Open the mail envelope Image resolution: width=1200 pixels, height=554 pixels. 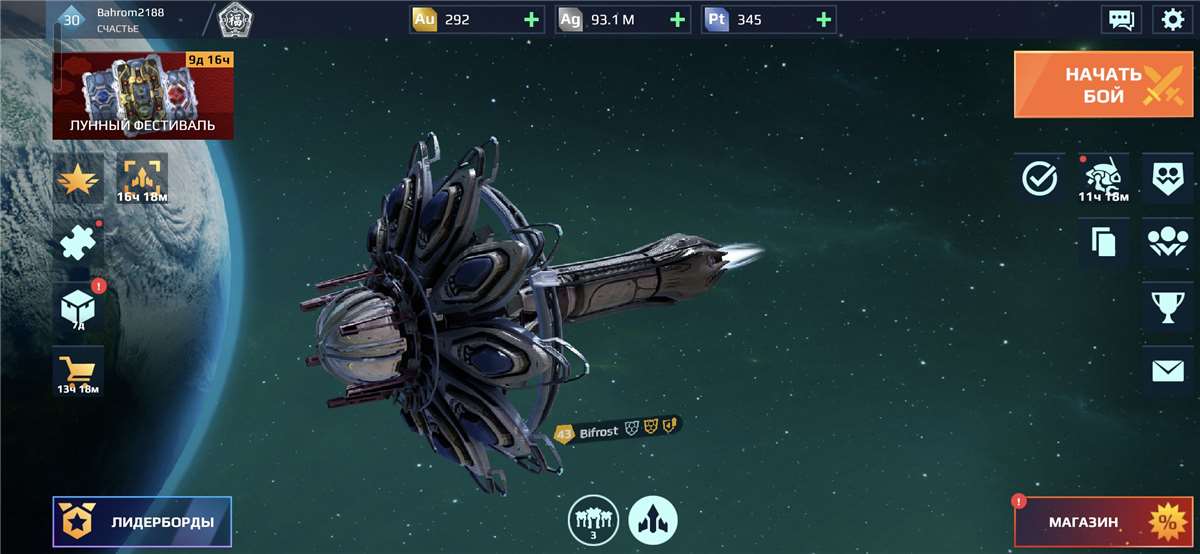click(x=1167, y=371)
